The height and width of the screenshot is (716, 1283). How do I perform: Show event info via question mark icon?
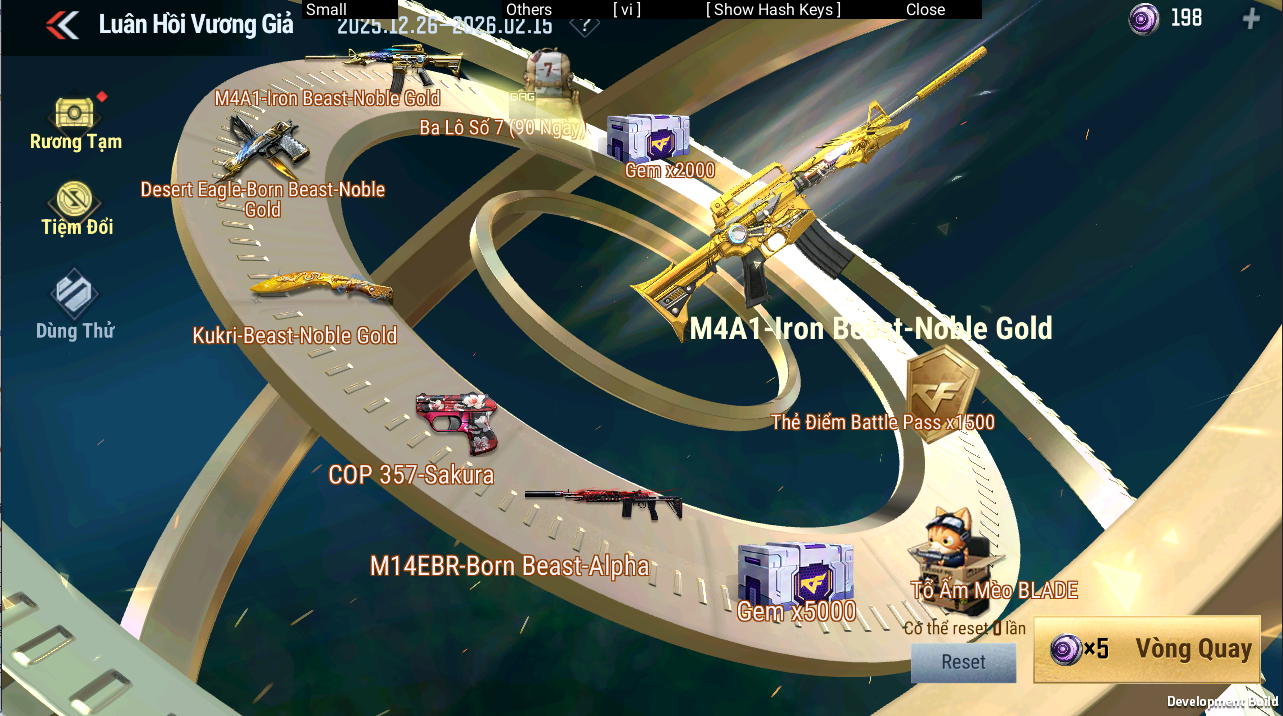coord(579,26)
